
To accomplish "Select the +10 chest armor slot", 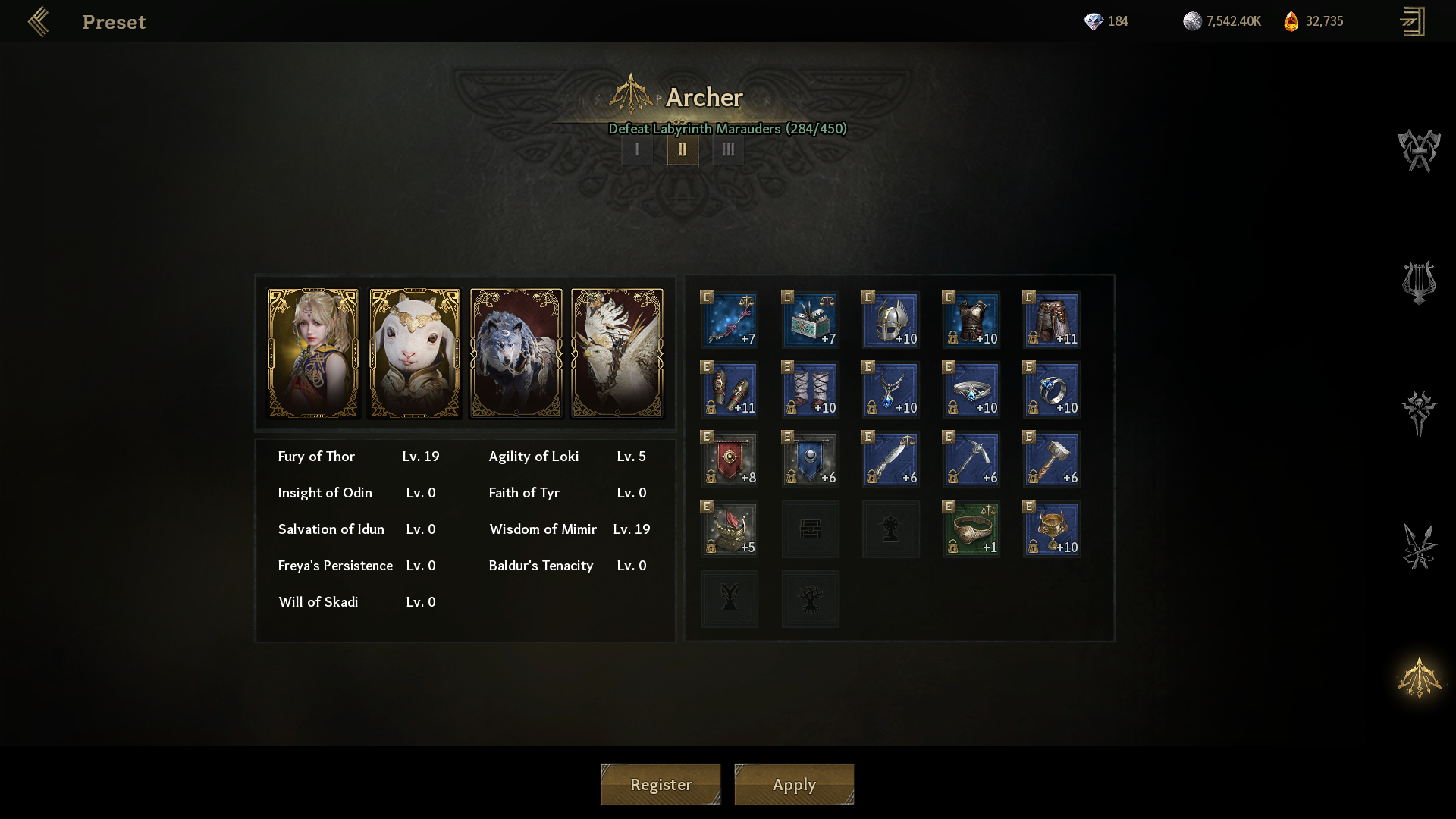I will coord(971,320).
